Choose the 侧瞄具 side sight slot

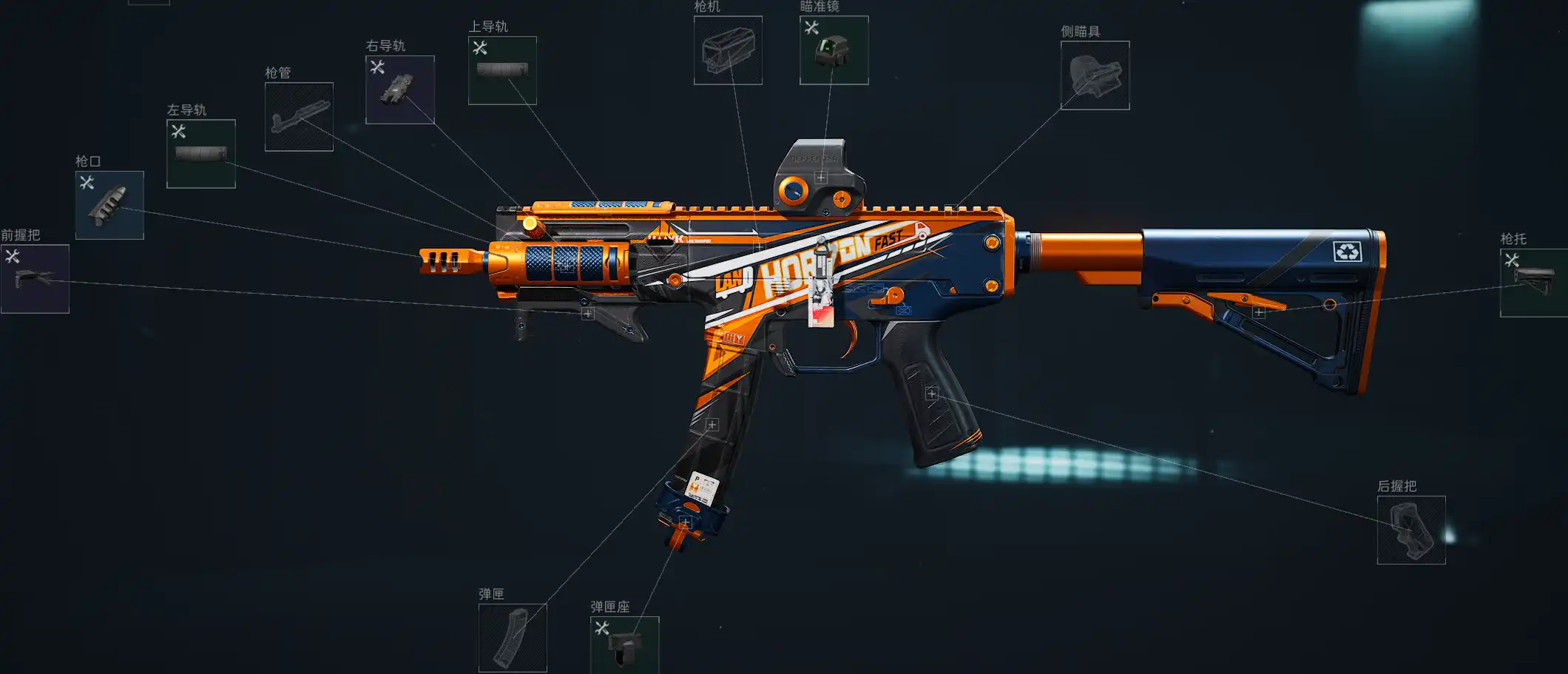[1095, 75]
